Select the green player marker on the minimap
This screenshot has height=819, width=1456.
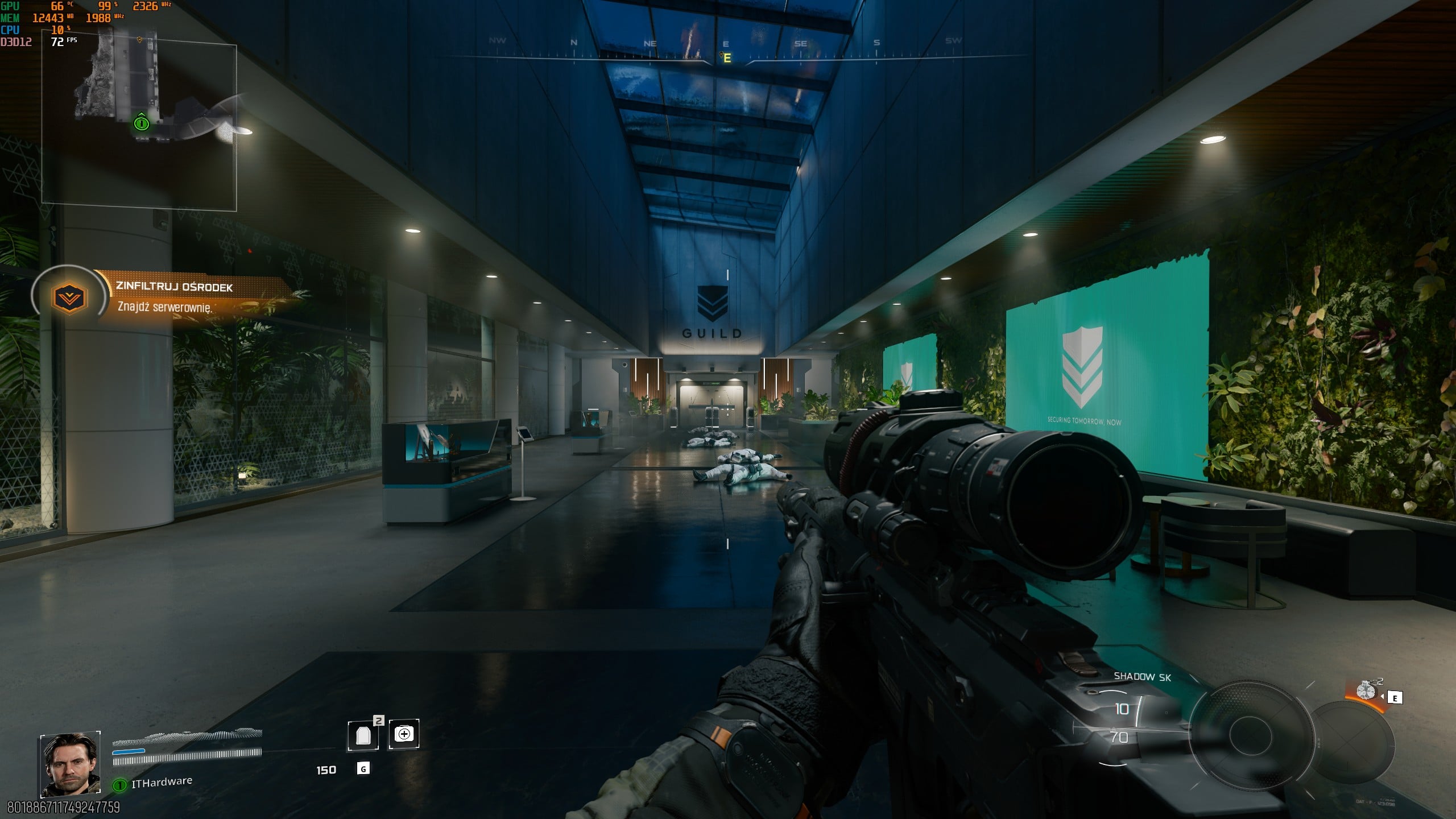point(141,122)
